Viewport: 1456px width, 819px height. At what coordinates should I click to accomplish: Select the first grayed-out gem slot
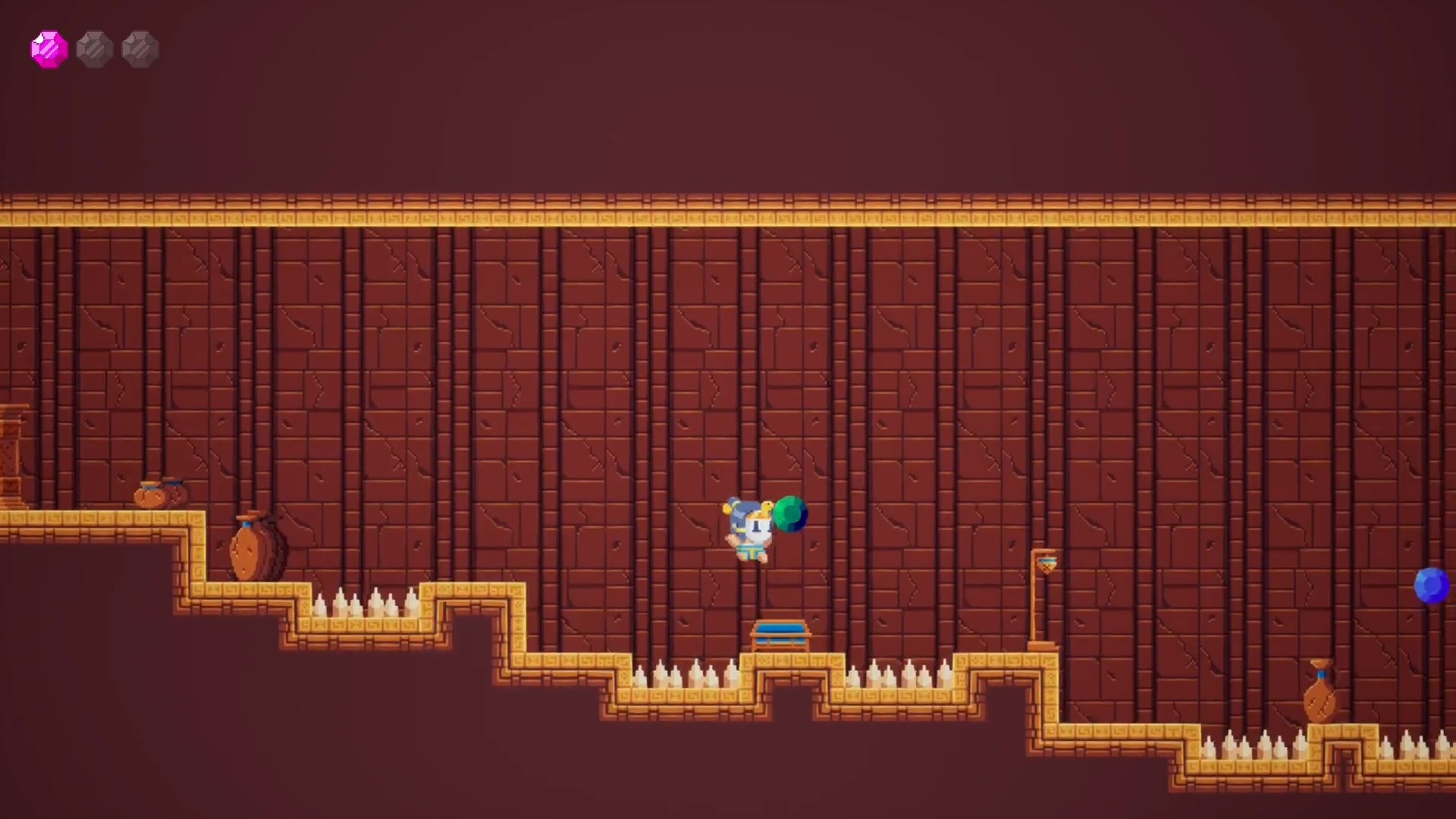[x=95, y=49]
